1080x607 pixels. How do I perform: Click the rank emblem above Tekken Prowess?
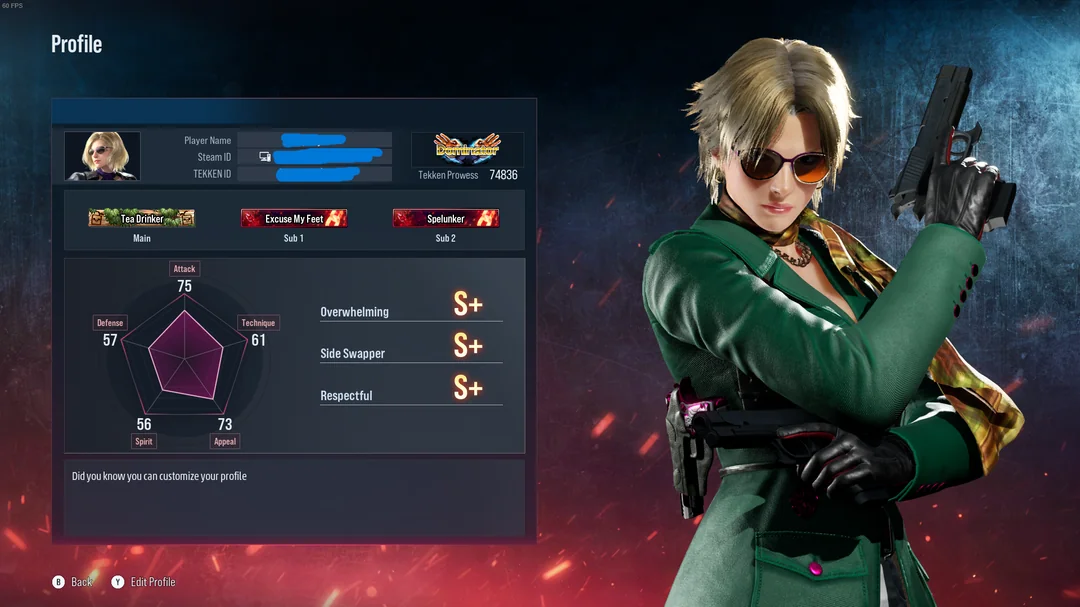click(x=467, y=149)
